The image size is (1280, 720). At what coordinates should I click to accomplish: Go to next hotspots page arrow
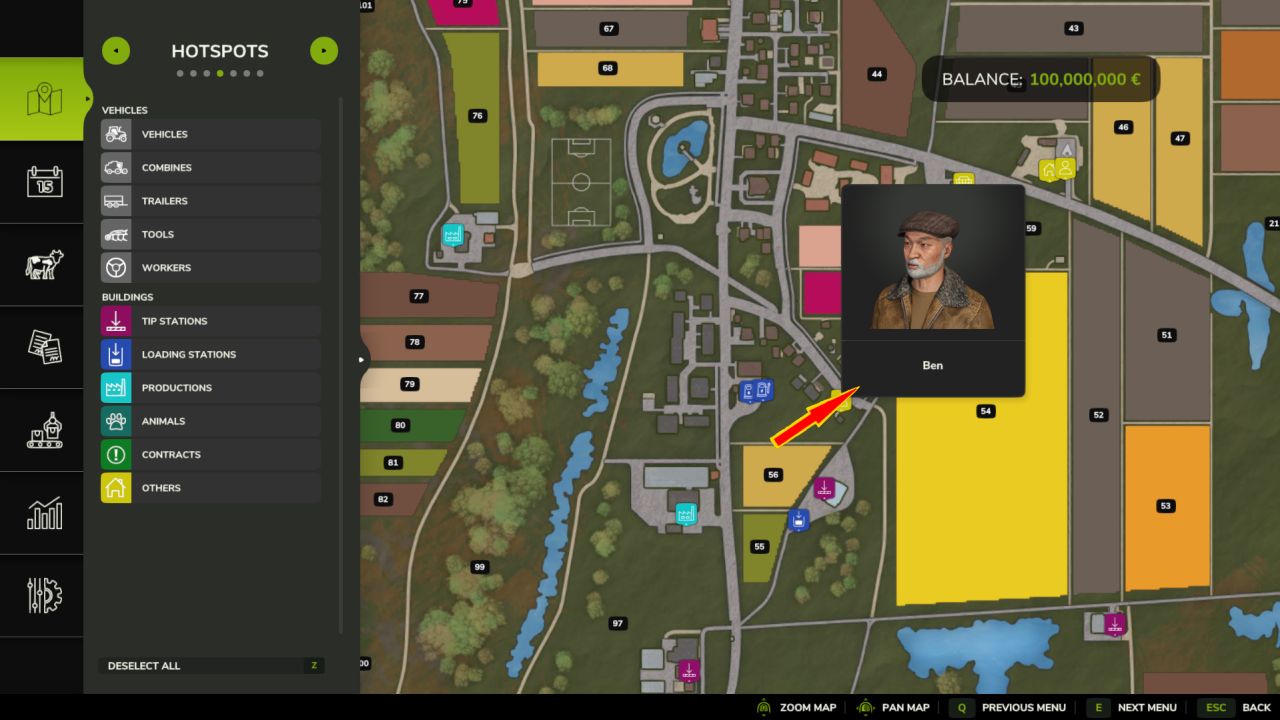click(x=324, y=51)
